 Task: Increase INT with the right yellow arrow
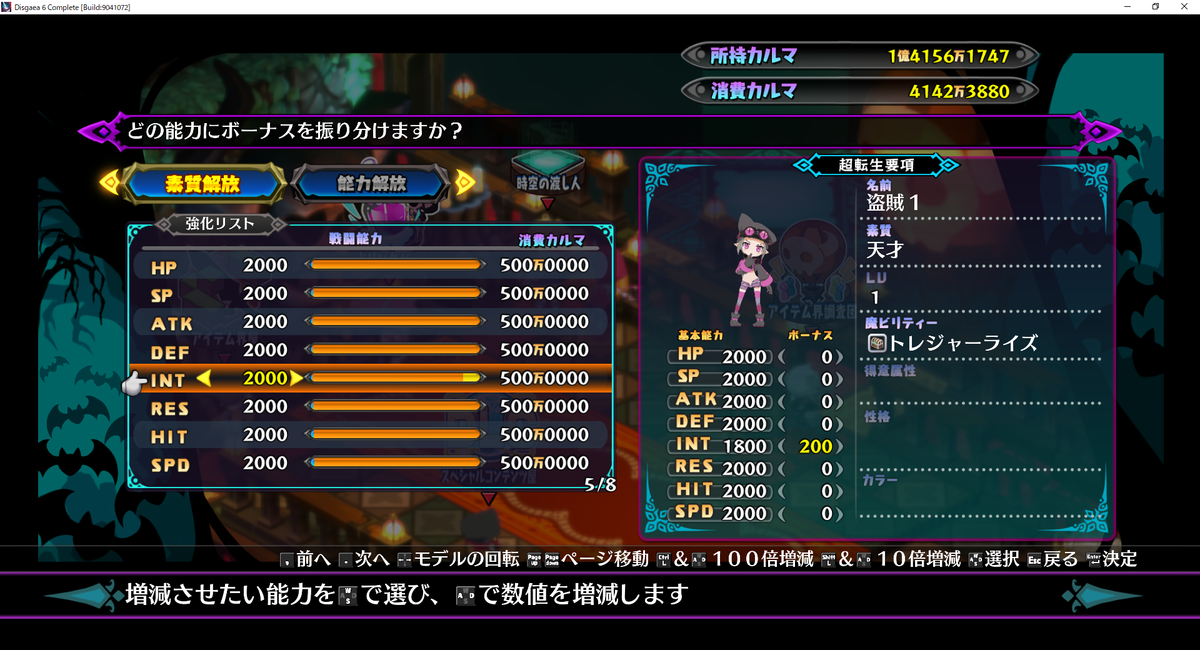click(x=296, y=379)
